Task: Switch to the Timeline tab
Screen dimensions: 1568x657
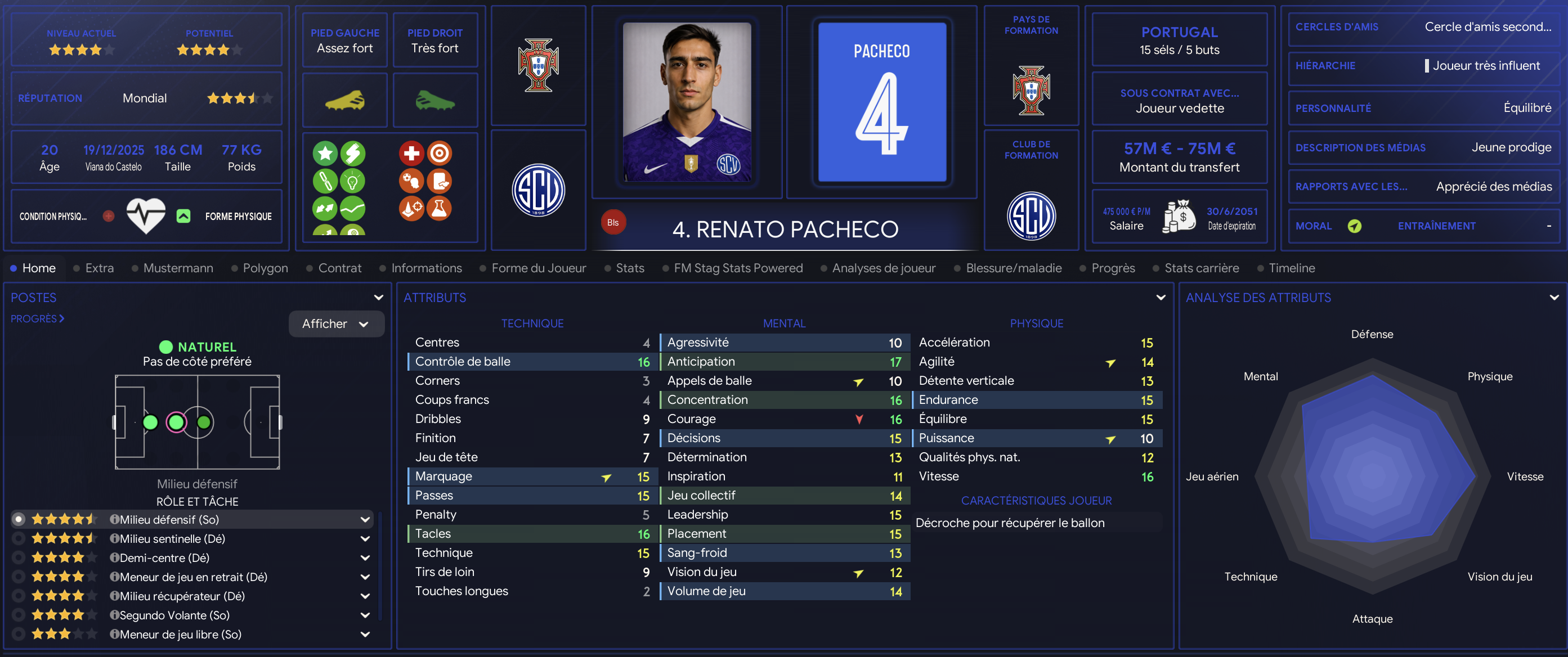Action: click(x=1291, y=268)
